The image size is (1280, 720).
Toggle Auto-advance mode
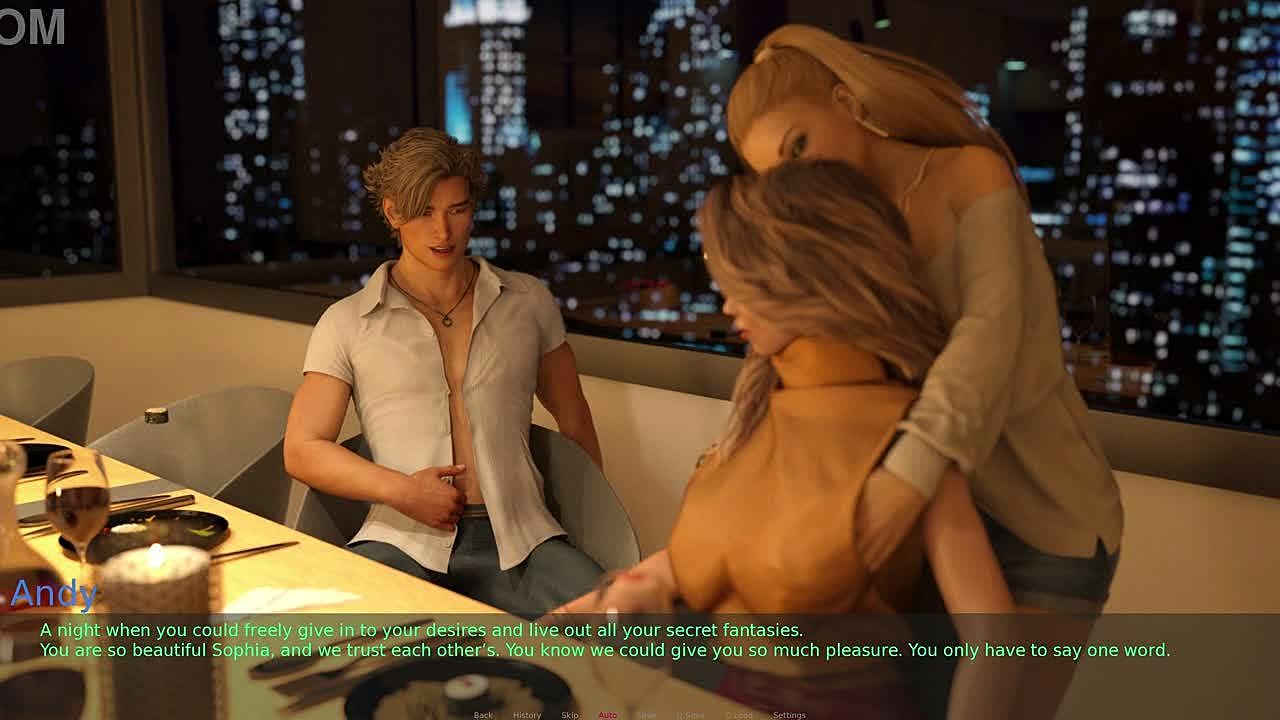point(607,715)
